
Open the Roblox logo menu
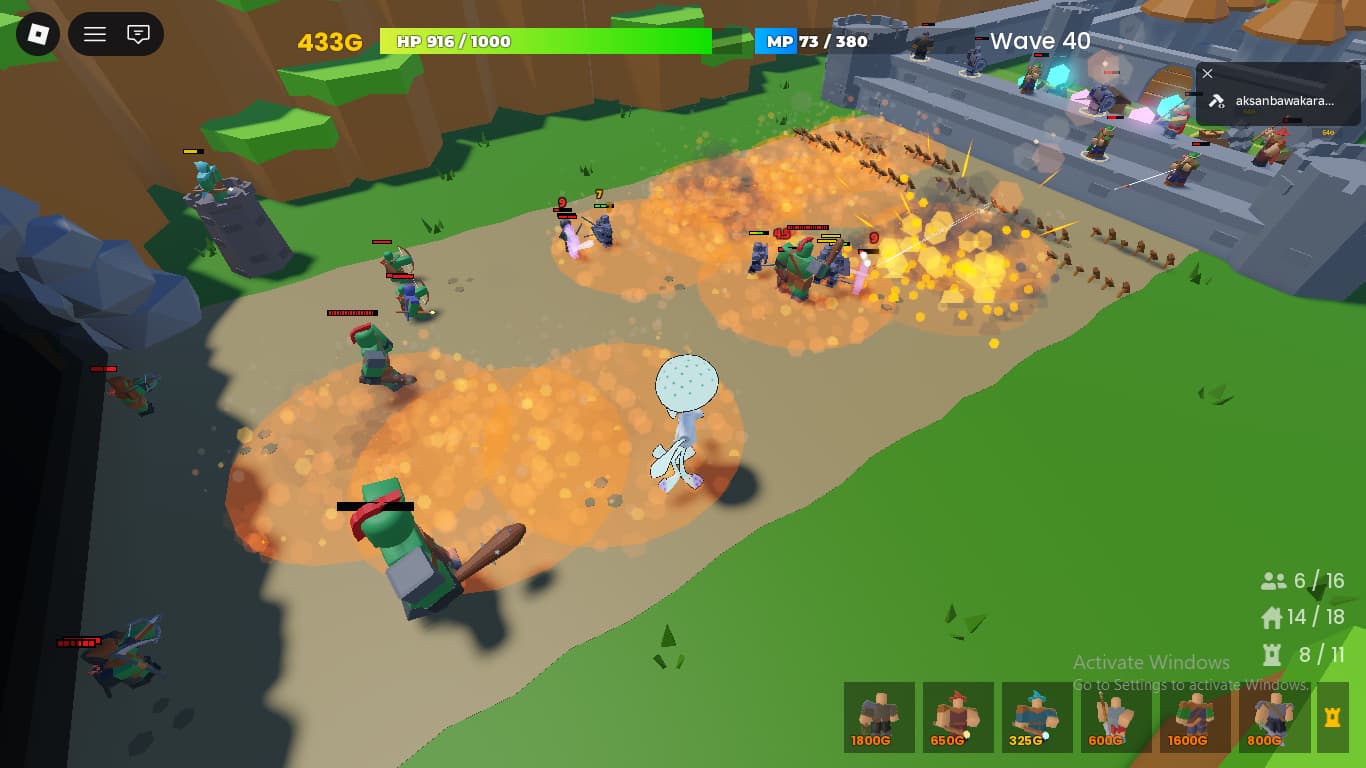click(x=37, y=34)
